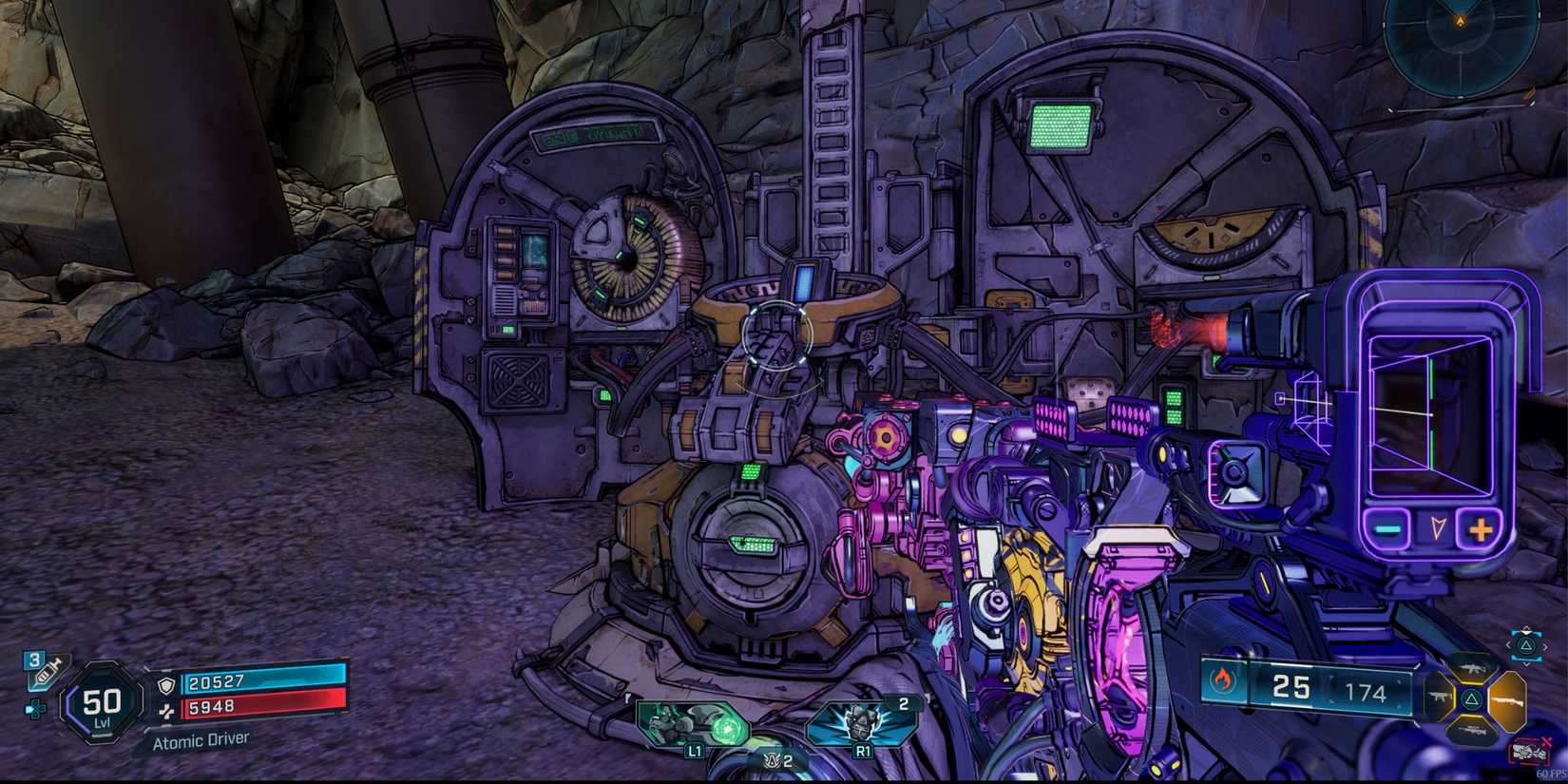Select the assault rifle atop the weapon wheel
This screenshot has width=1568, height=784.
pos(1470,668)
